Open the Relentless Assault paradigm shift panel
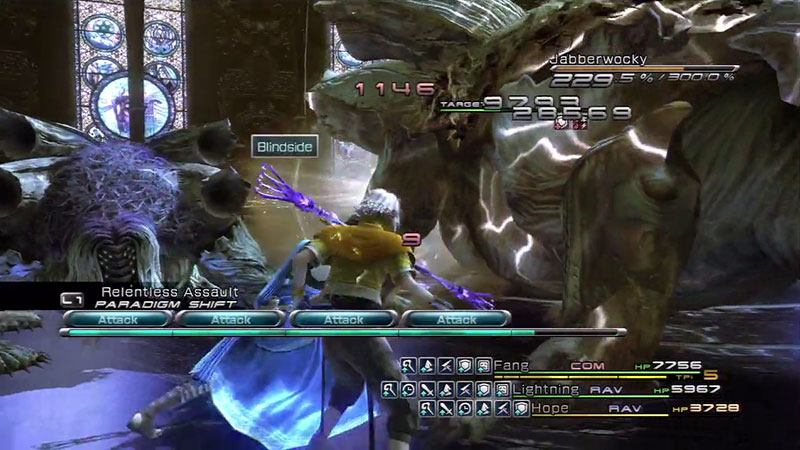Image resolution: width=800 pixels, height=450 pixels. [x=160, y=297]
